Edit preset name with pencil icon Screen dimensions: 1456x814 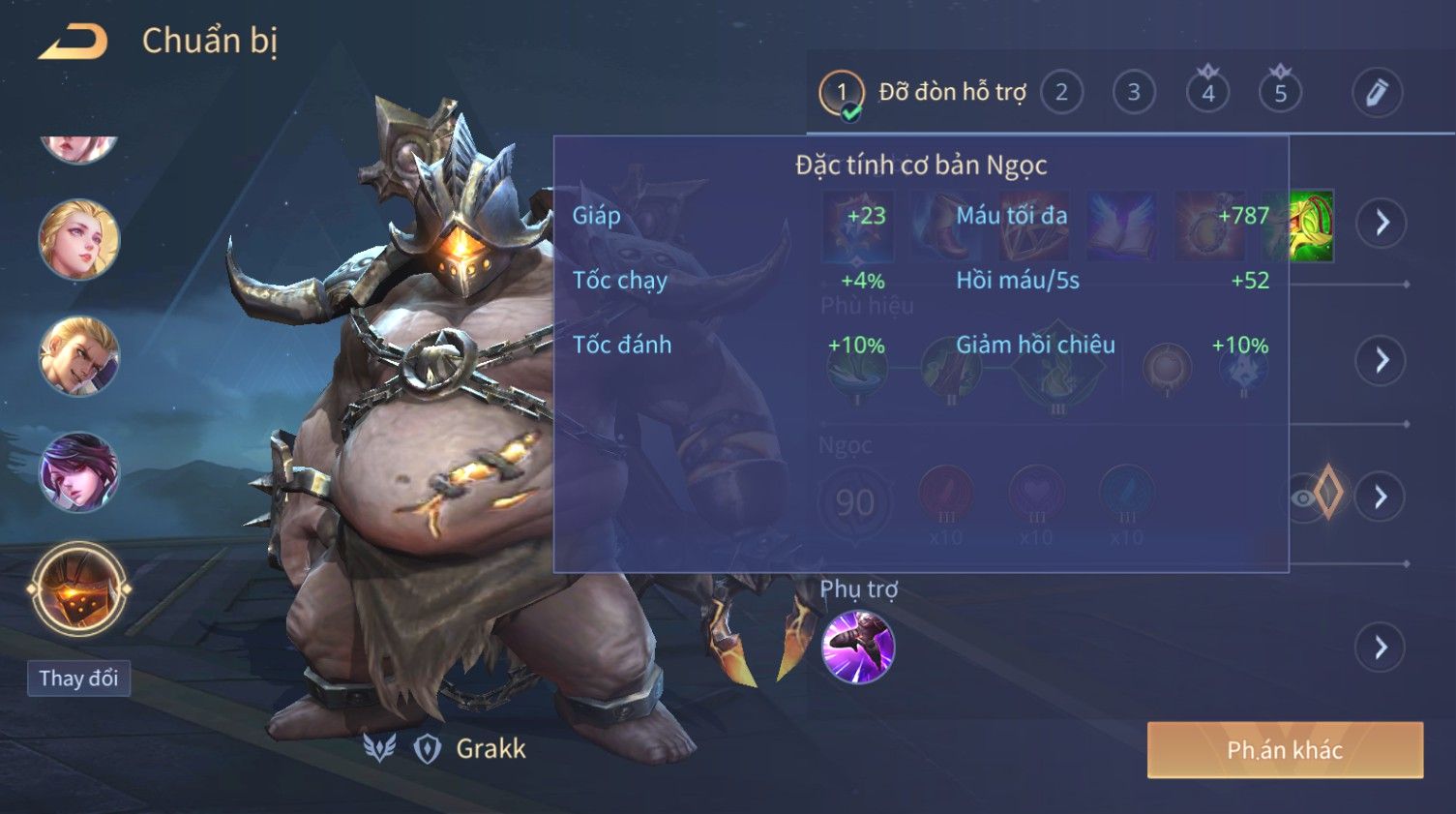(1376, 93)
